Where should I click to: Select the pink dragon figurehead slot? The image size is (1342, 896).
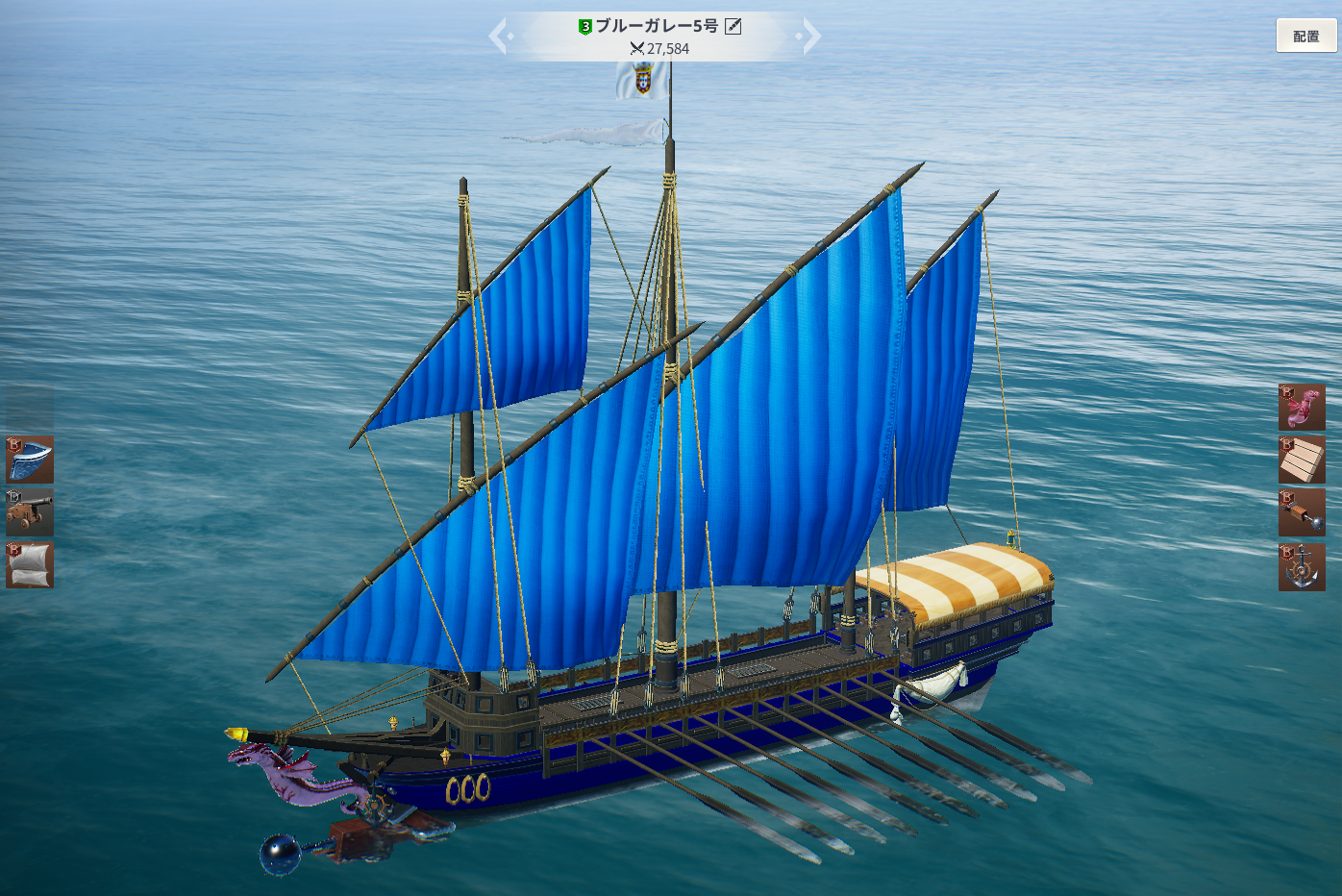click(x=1302, y=408)
